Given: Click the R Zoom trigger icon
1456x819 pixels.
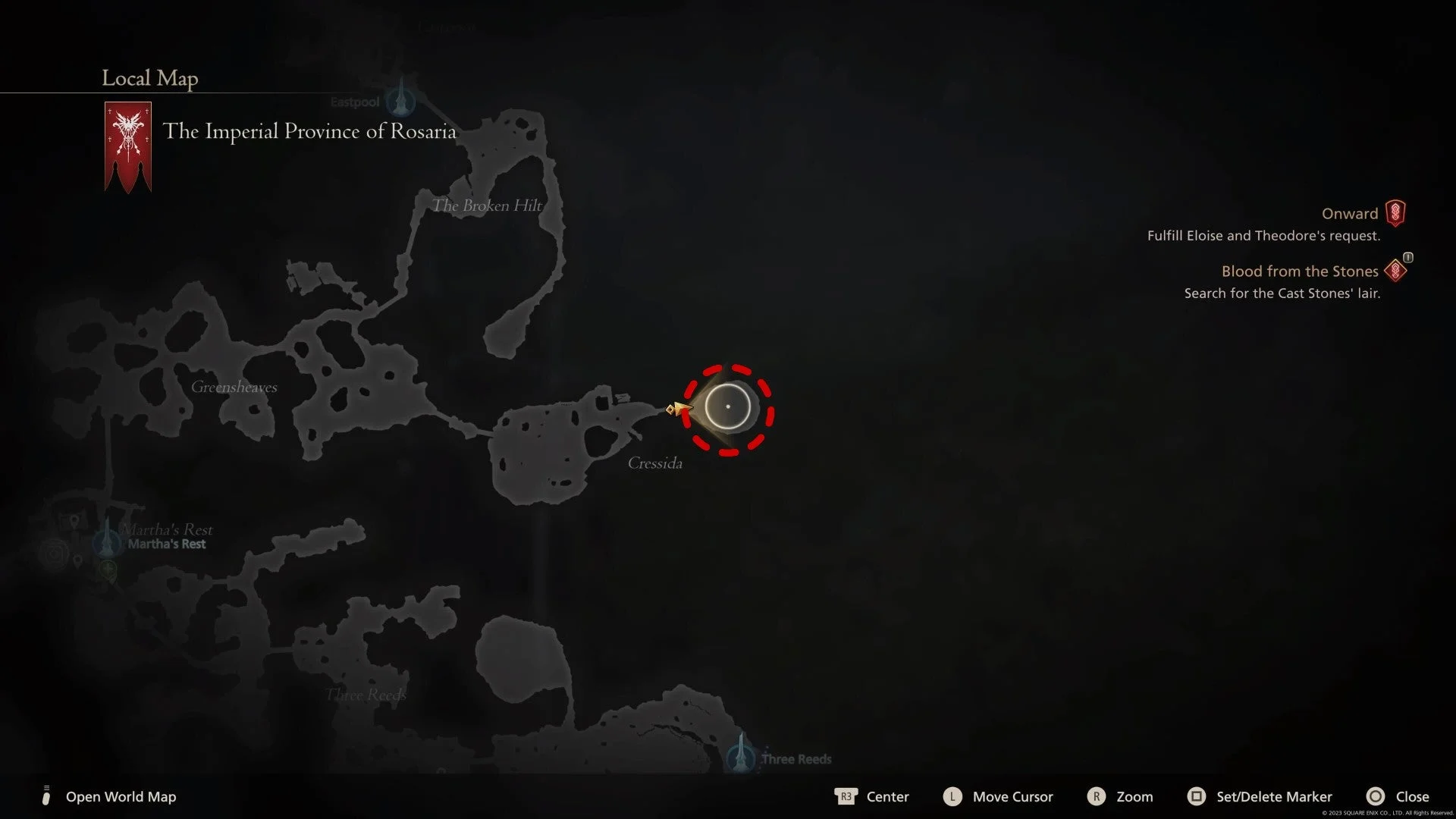Looking at the screenshot, I should pyautogui.click(x=1097, y=797).
